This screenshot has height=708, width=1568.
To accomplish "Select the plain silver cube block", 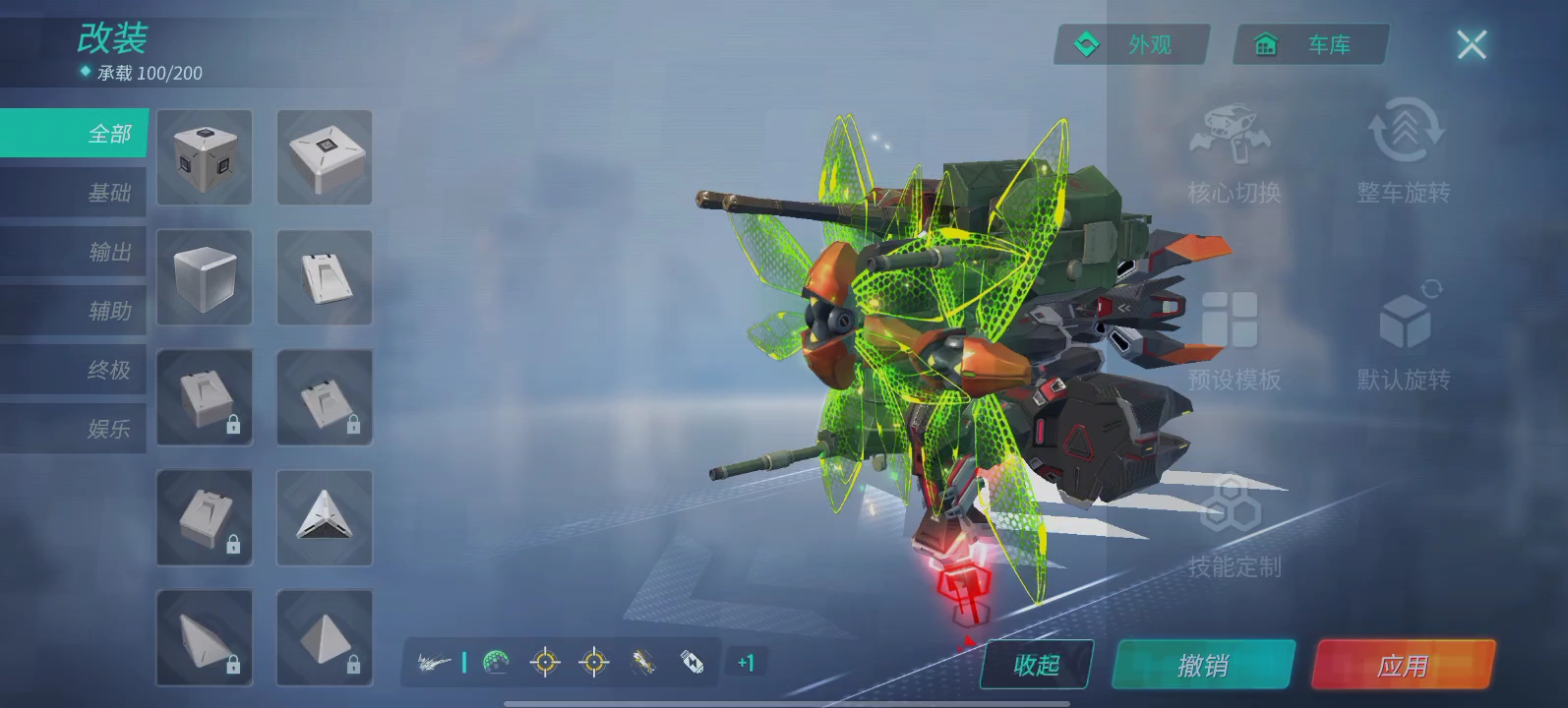I will [205, 277].
